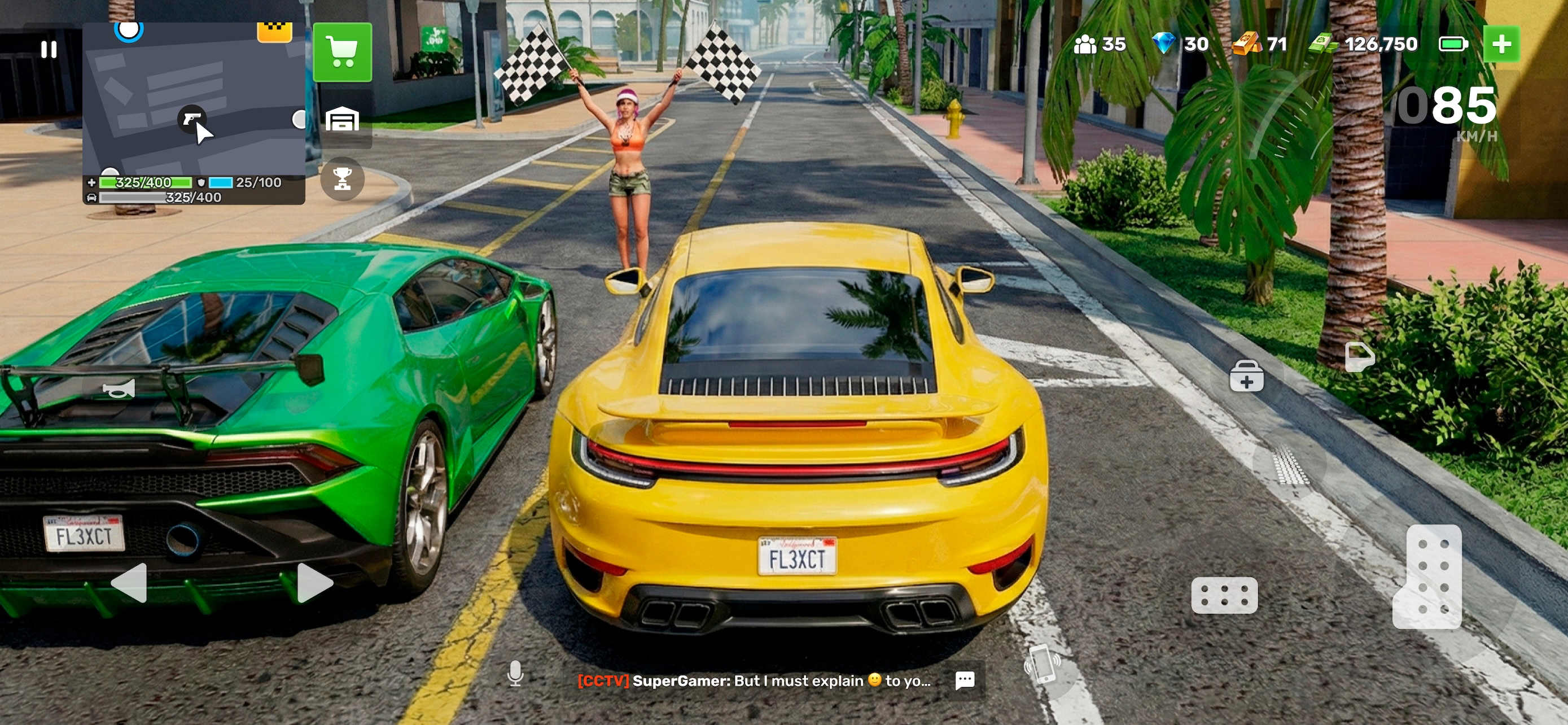Select the pistol icon on the minimap
Screen dimensions: 1568x725
pos(192,119)
